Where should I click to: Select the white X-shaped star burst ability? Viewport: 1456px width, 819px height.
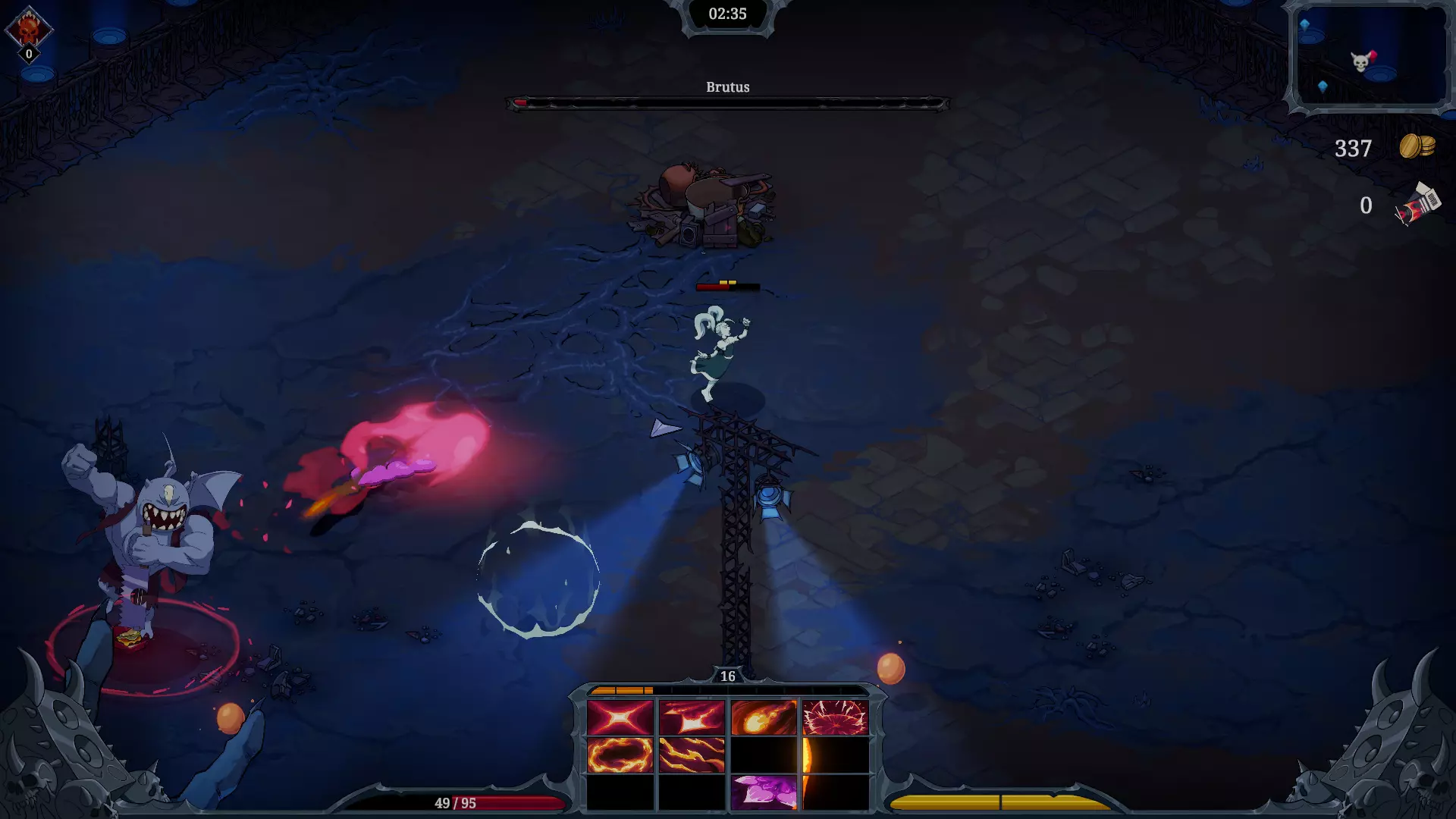pos(620,717)
